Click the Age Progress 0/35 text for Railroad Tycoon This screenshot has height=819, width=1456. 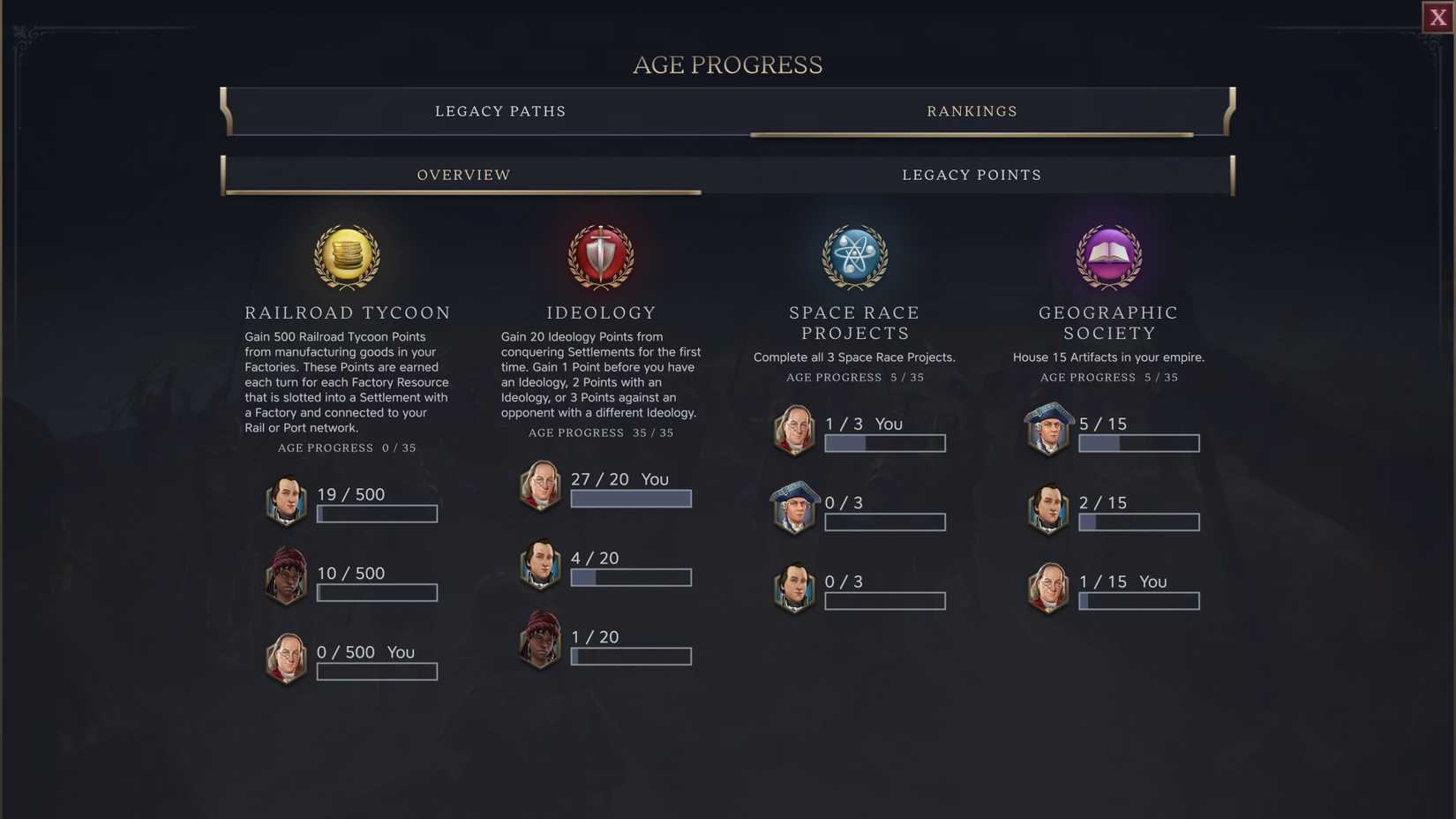click(347, 447)
